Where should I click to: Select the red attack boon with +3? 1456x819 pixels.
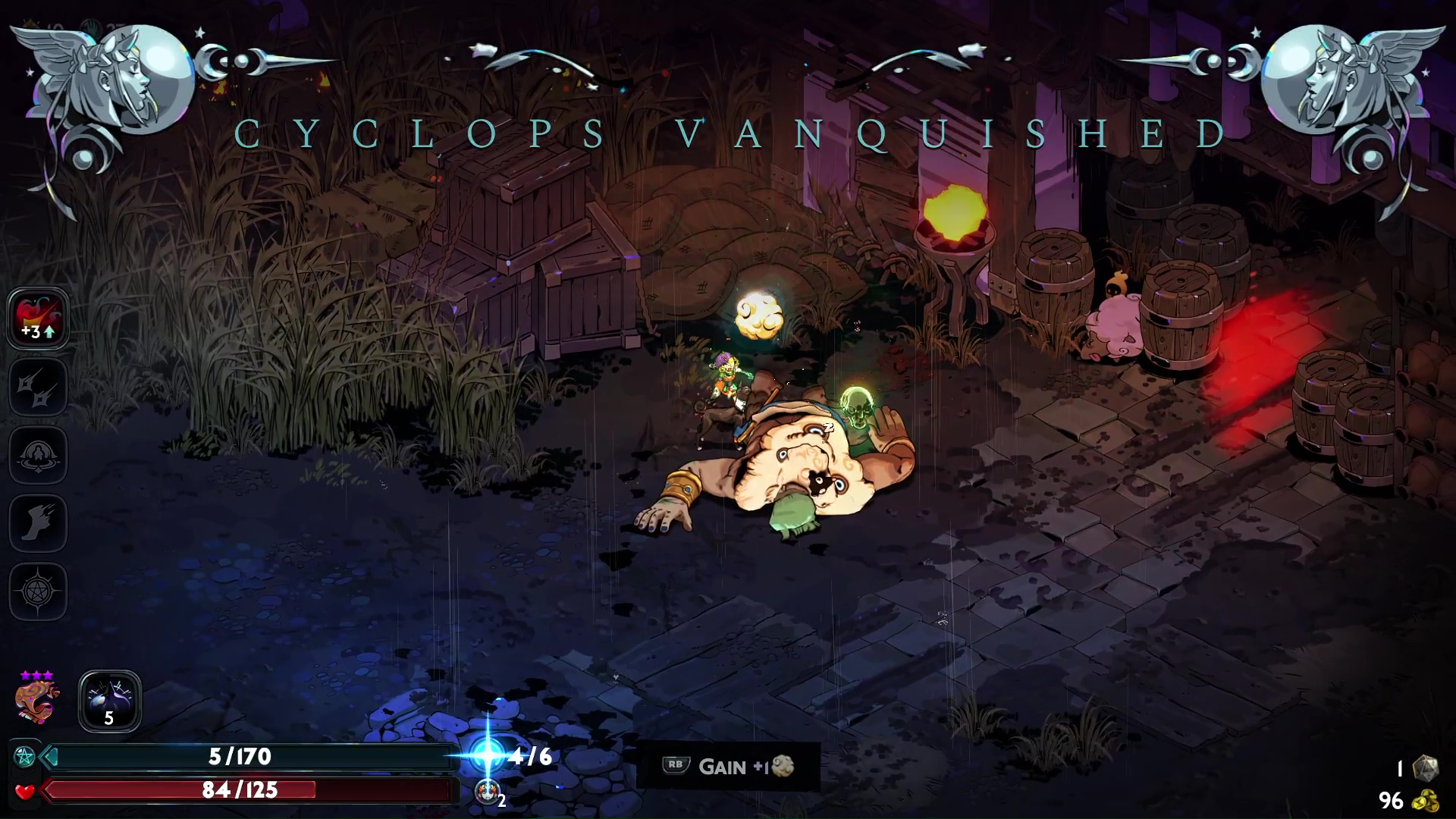38,318
